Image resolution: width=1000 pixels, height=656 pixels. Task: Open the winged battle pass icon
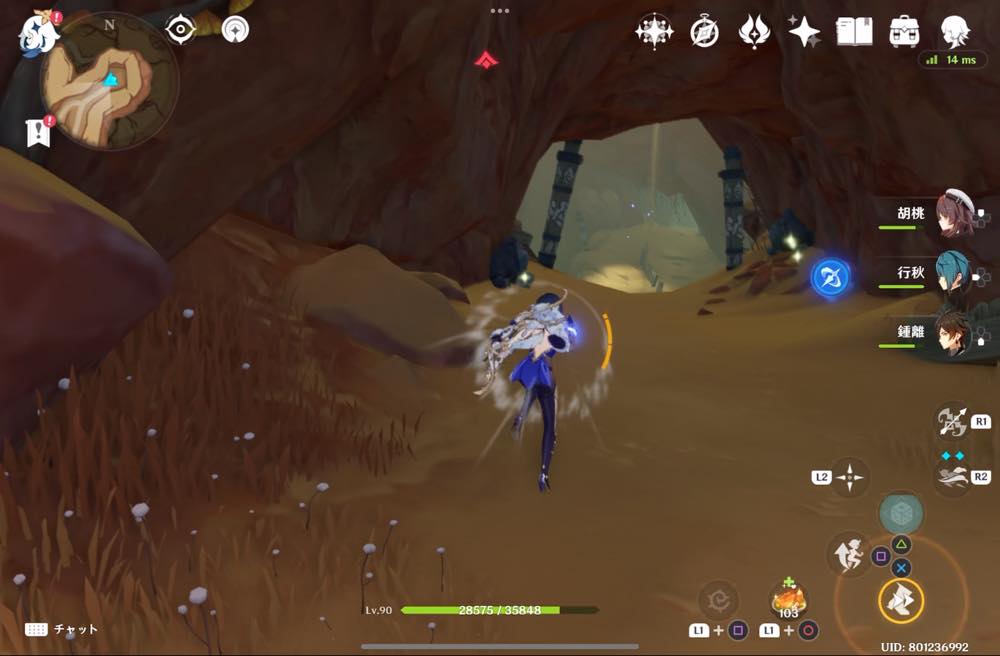753,32
